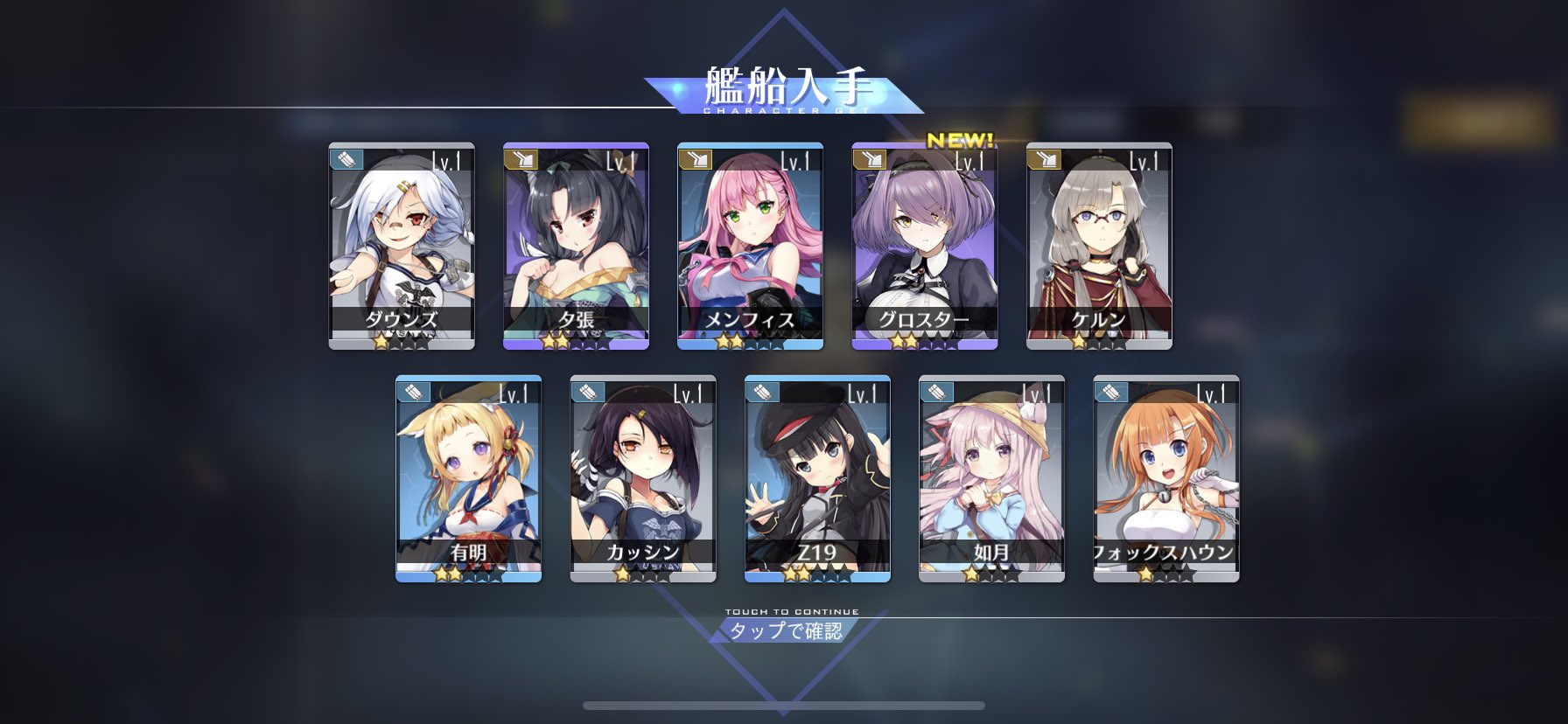Tap the torpedo icon on Foxhound's card
Screen dimensions: 1568x724
[1109, 393]
